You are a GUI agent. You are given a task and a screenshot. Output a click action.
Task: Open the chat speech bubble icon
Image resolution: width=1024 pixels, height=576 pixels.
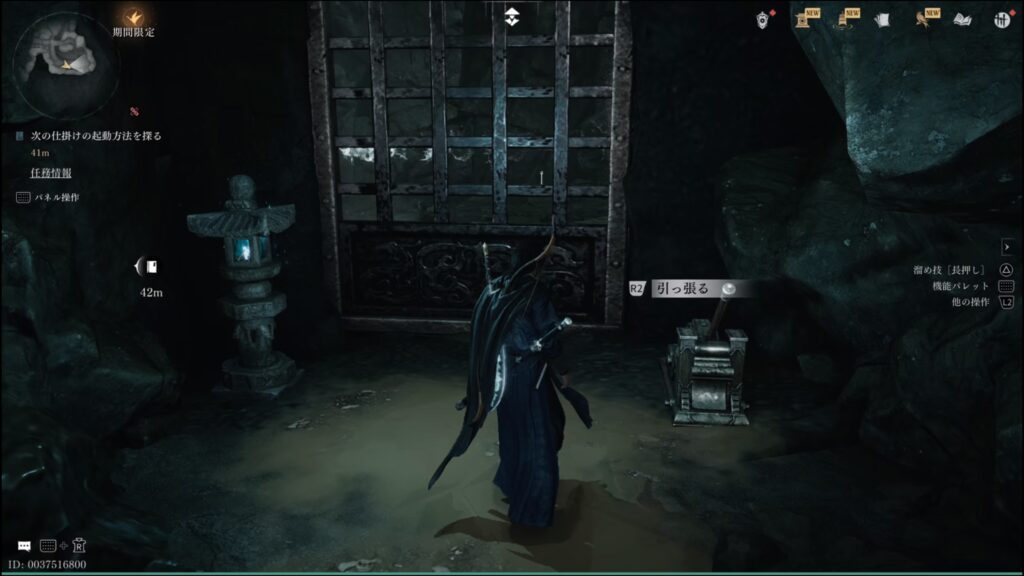pyautogui.click(x=24, y=546)
